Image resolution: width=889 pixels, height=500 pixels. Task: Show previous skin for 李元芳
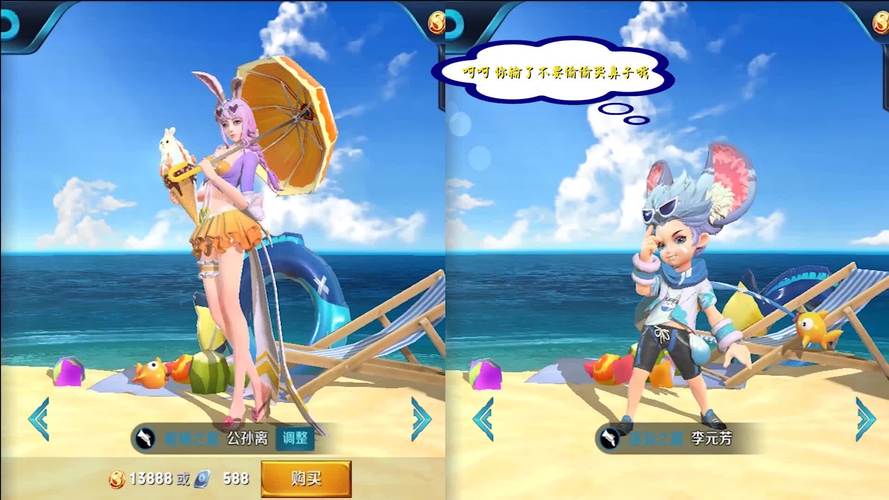click(483, 419)
